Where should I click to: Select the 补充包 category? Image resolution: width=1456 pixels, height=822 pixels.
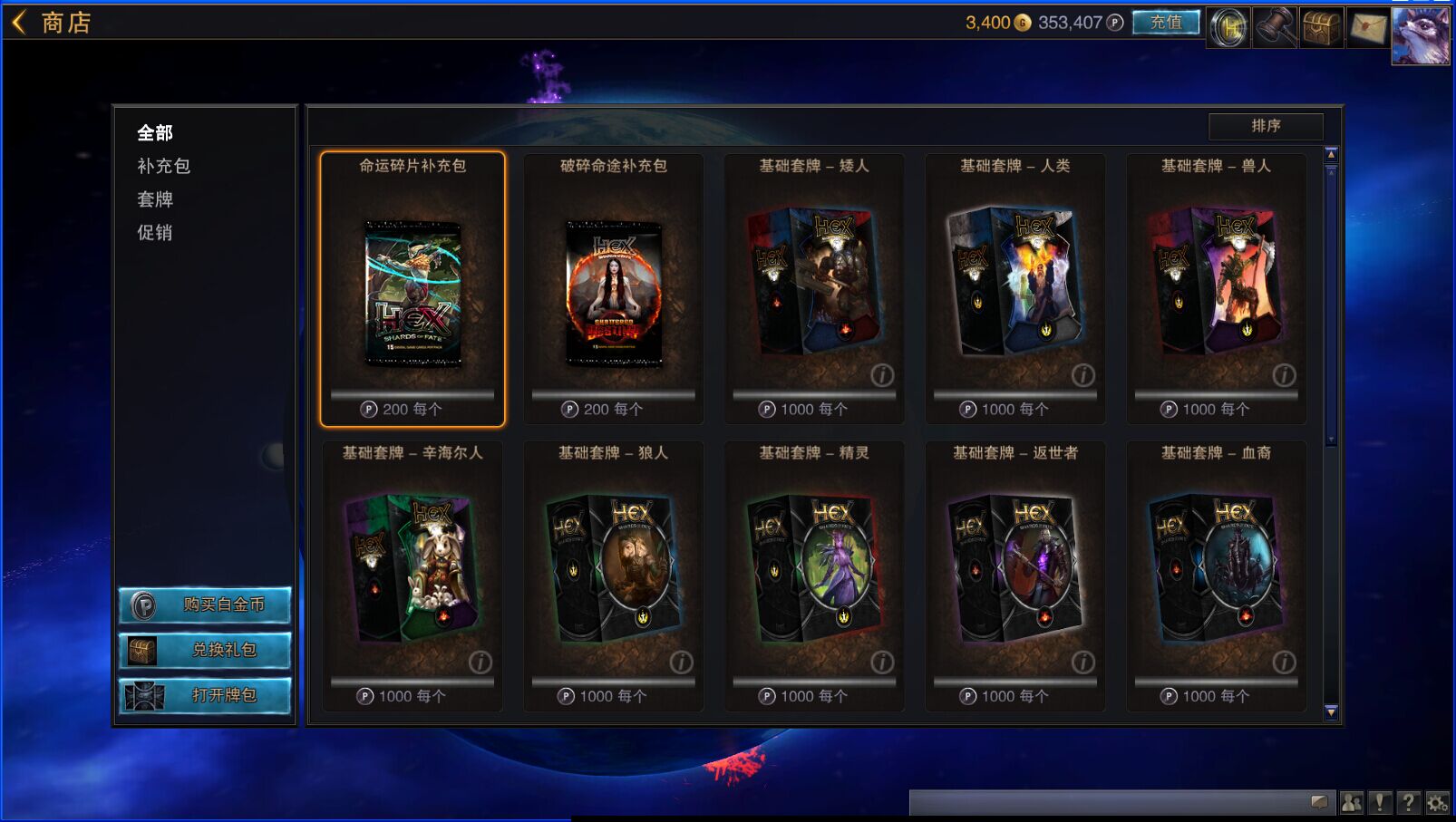[x=163, y=166]
